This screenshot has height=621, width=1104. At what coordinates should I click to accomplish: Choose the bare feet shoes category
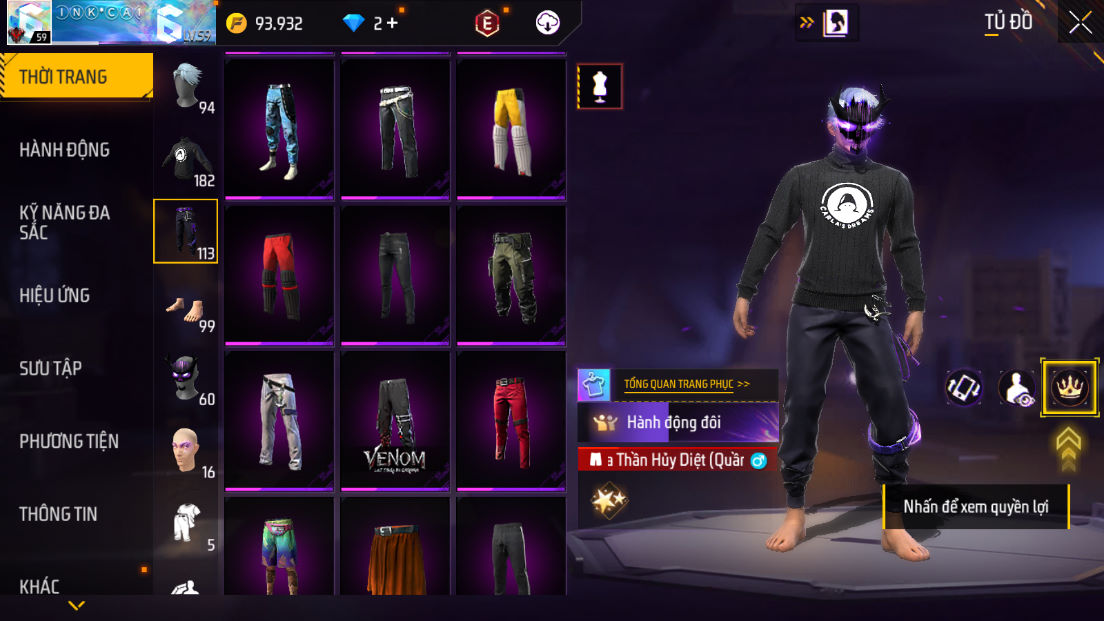[186, 306]
